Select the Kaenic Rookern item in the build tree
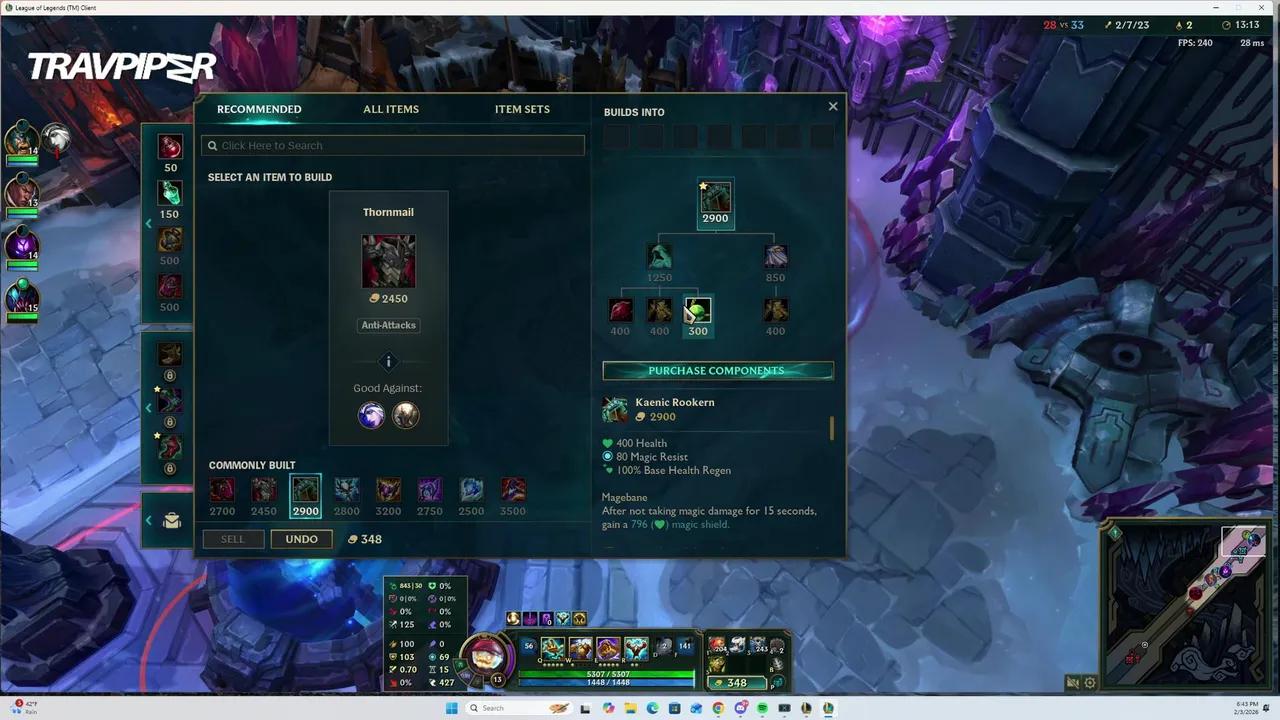 [714, 196]
